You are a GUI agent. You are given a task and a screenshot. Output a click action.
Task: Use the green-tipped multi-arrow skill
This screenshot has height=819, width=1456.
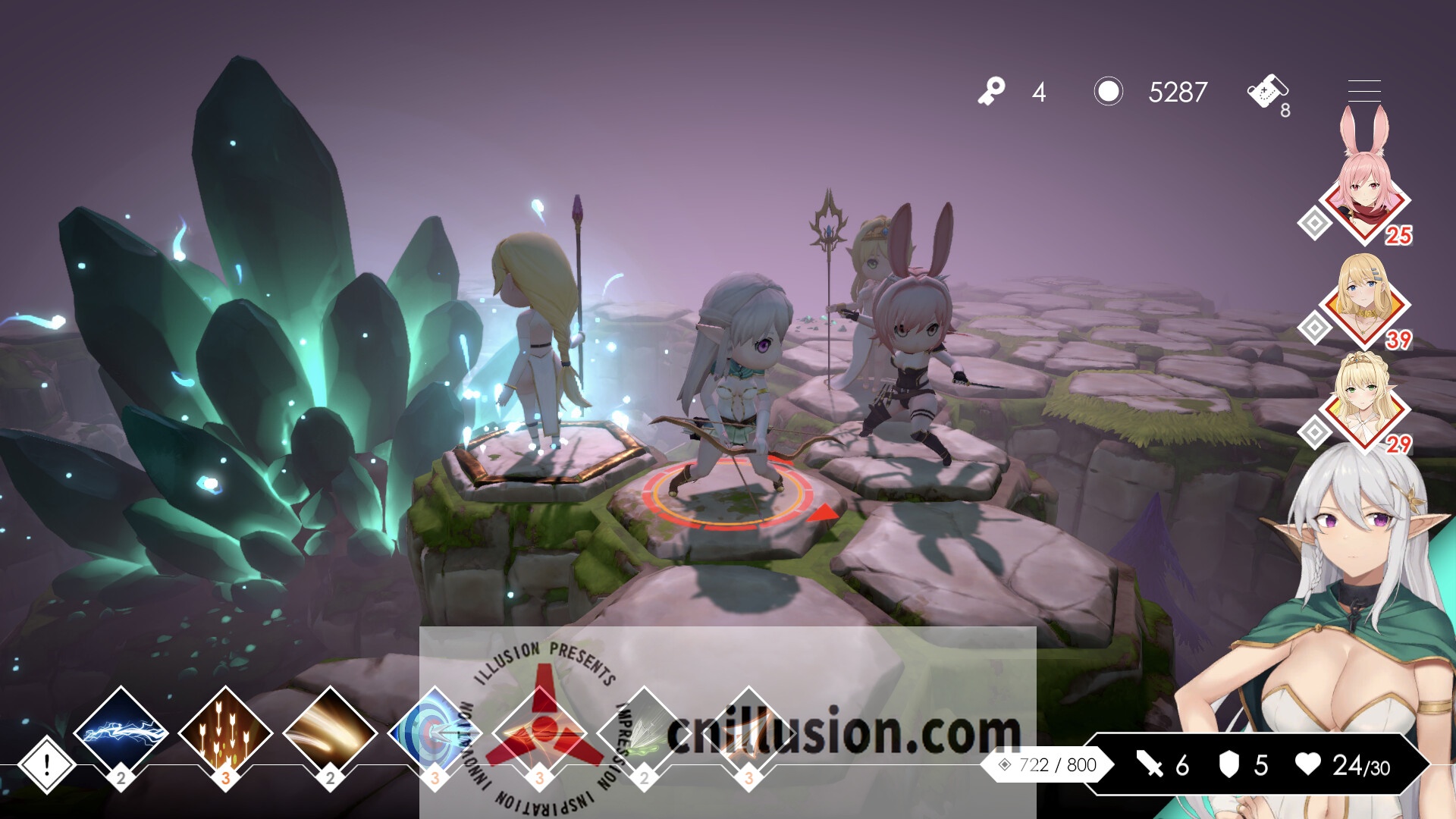(x=644, y=733)
